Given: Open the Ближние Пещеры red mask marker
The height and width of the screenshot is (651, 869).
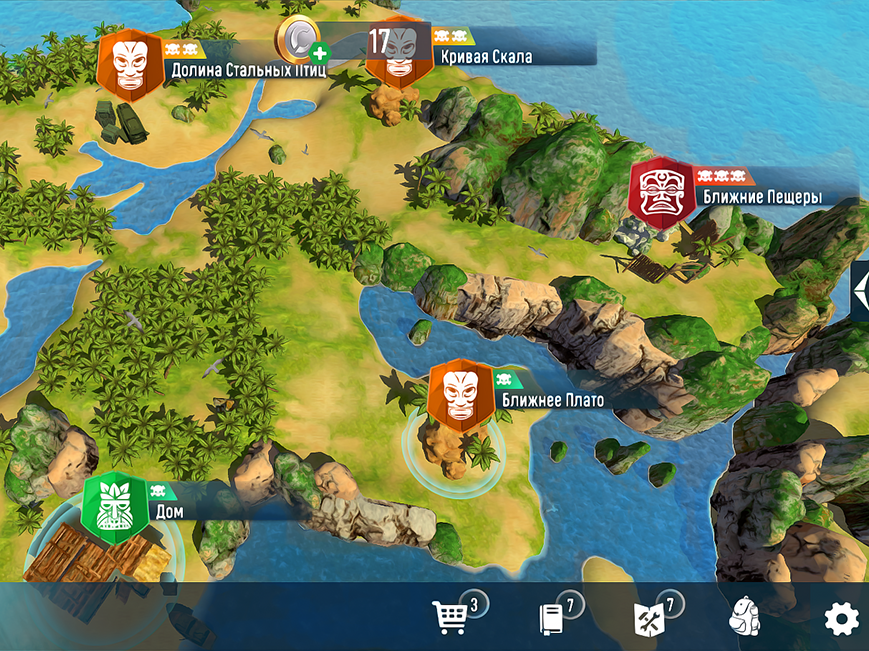Looking at the screenshot, I should (661, 192).
